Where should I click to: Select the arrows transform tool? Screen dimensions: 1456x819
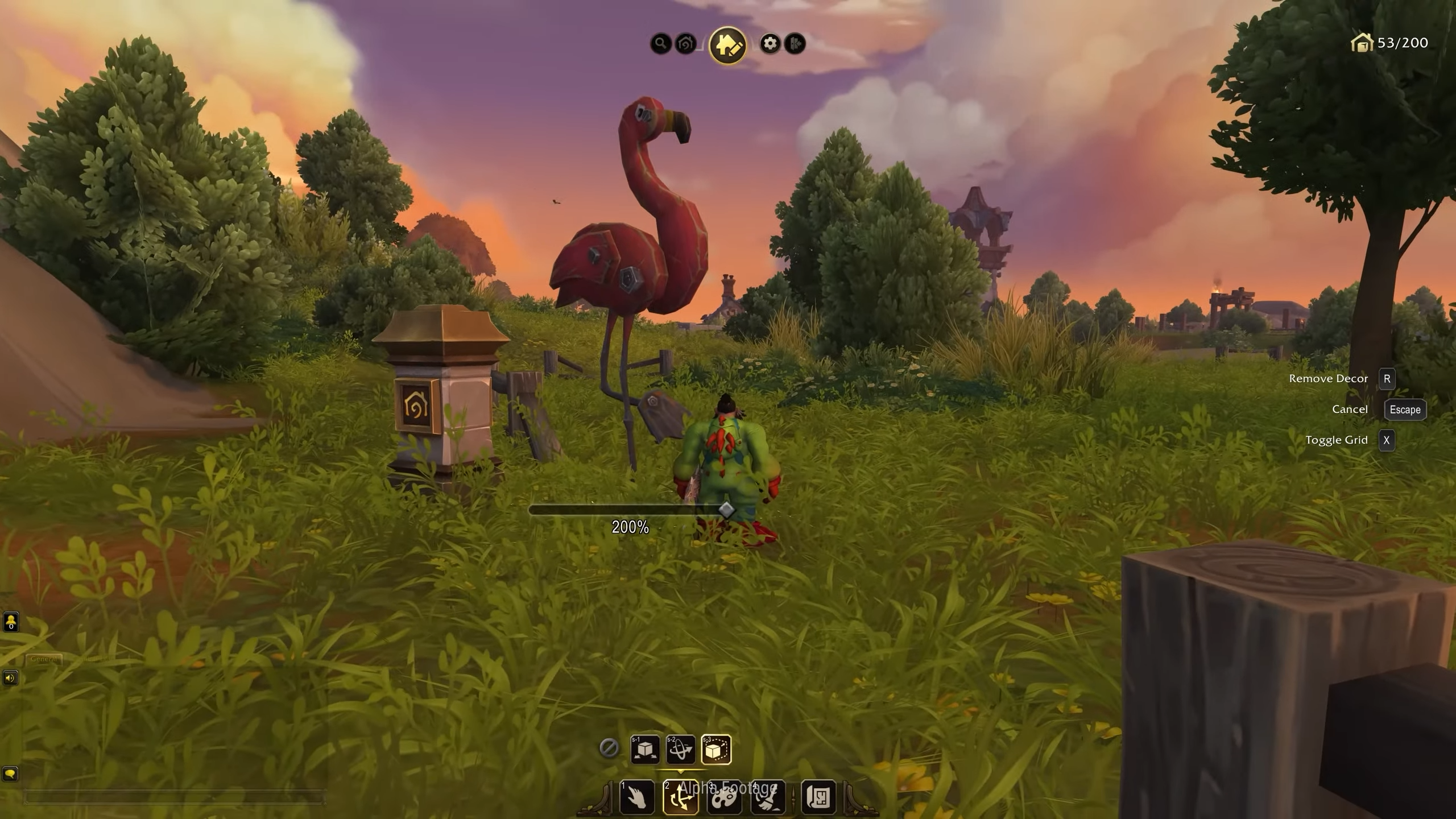coord(681,797)
